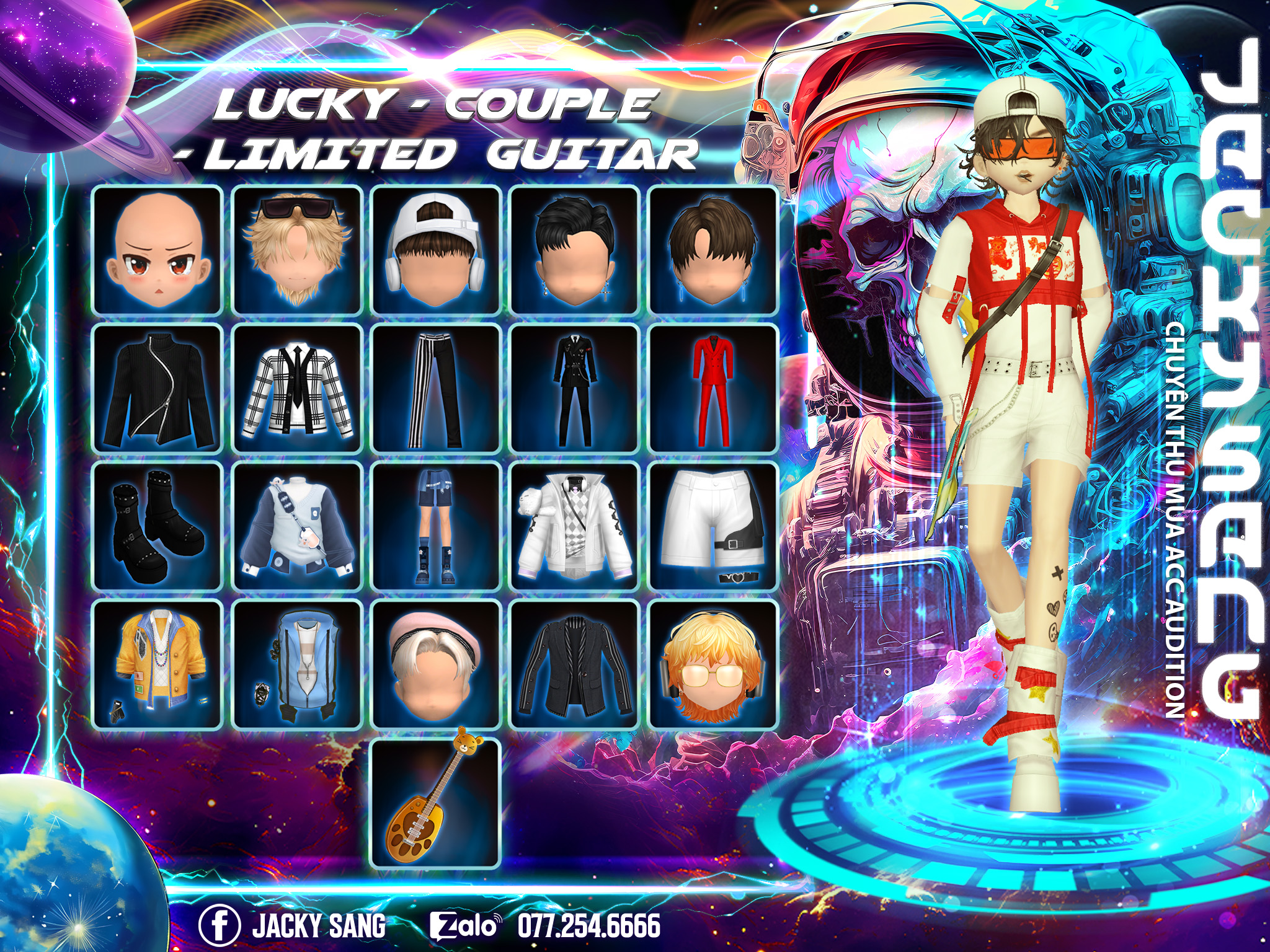
Task: Pick the pink beret with silver hair
Action: coord(436,664)
